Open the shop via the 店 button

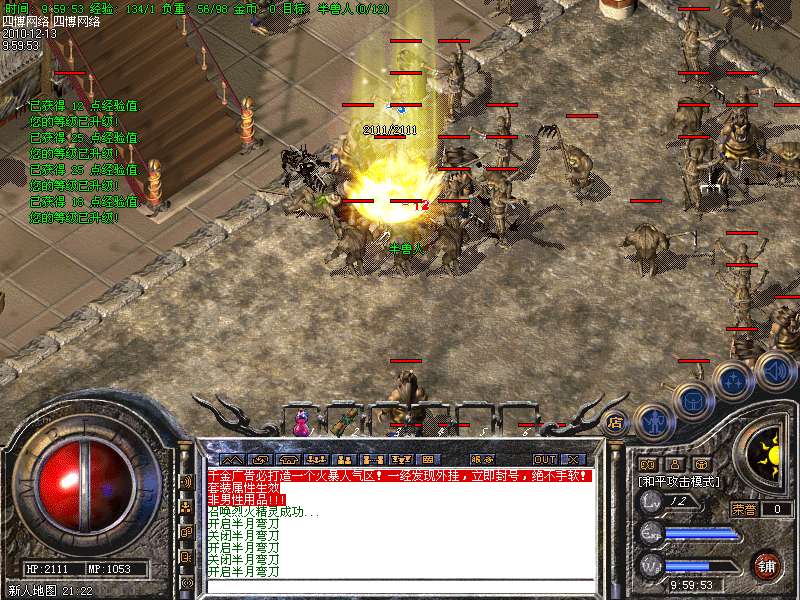(x=615, y=421)
